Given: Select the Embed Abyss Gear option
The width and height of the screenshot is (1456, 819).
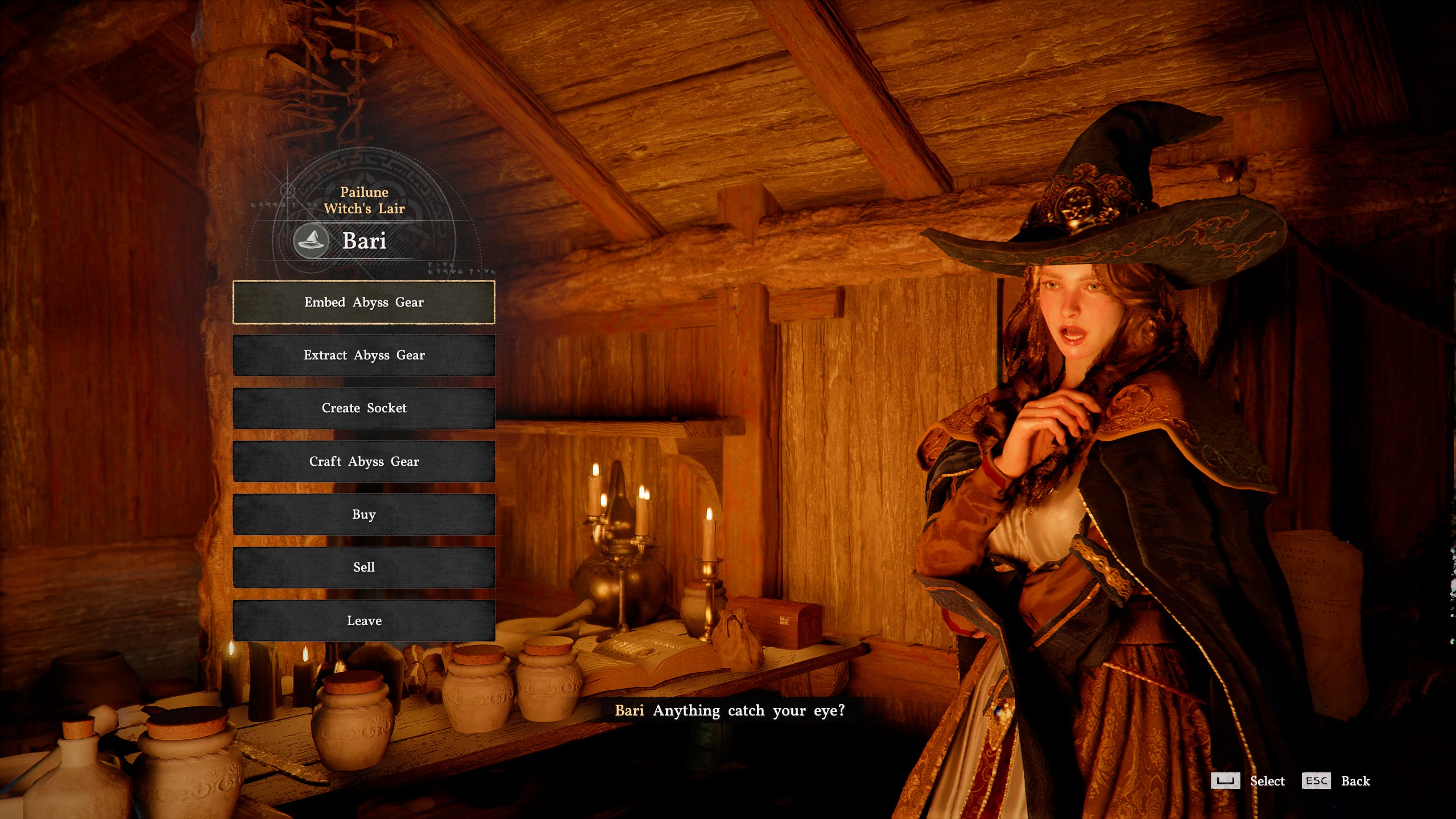Looking at the screenshot, I should (x=363, y=302).
